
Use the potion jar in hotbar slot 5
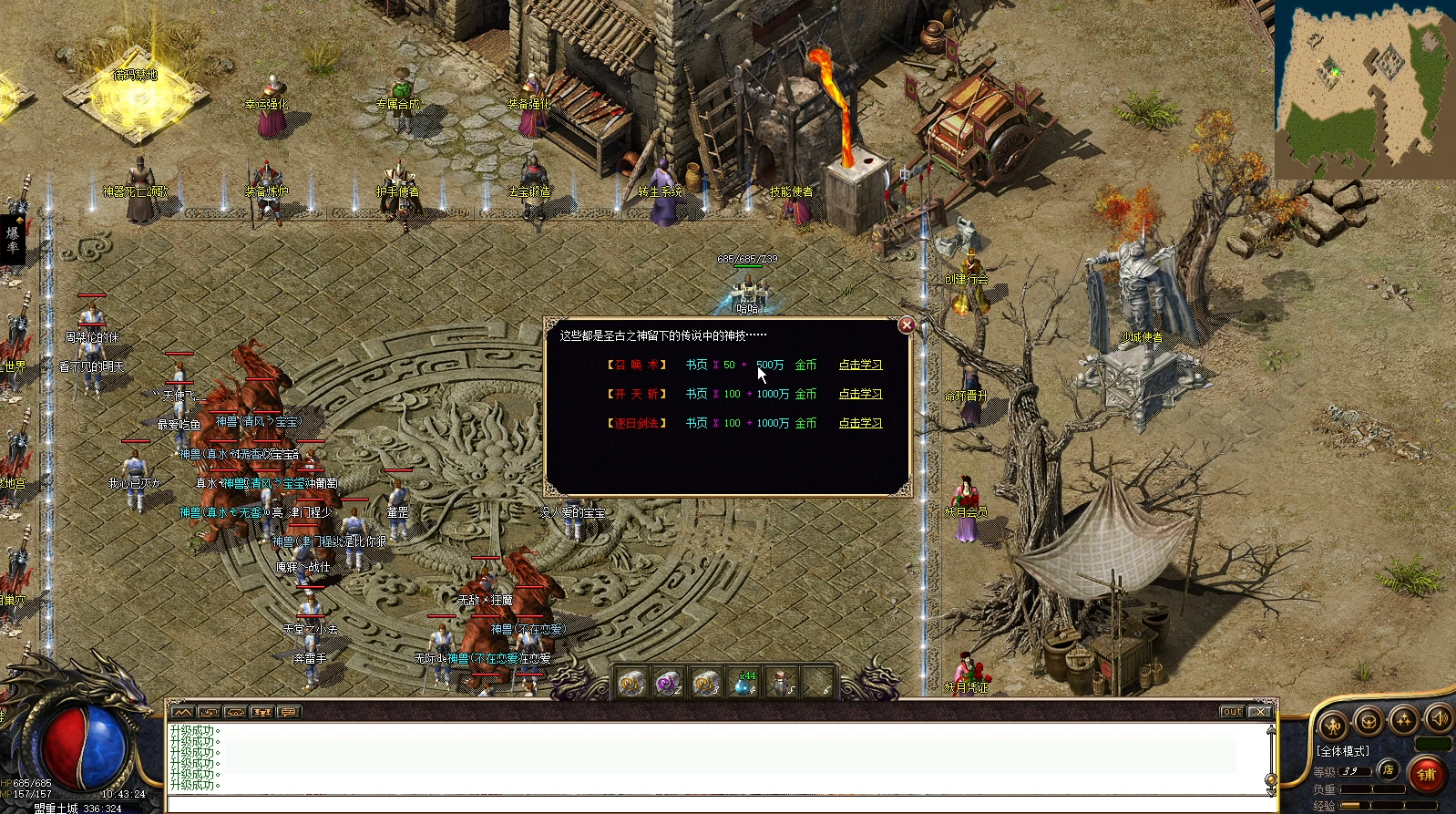(781, 682)
